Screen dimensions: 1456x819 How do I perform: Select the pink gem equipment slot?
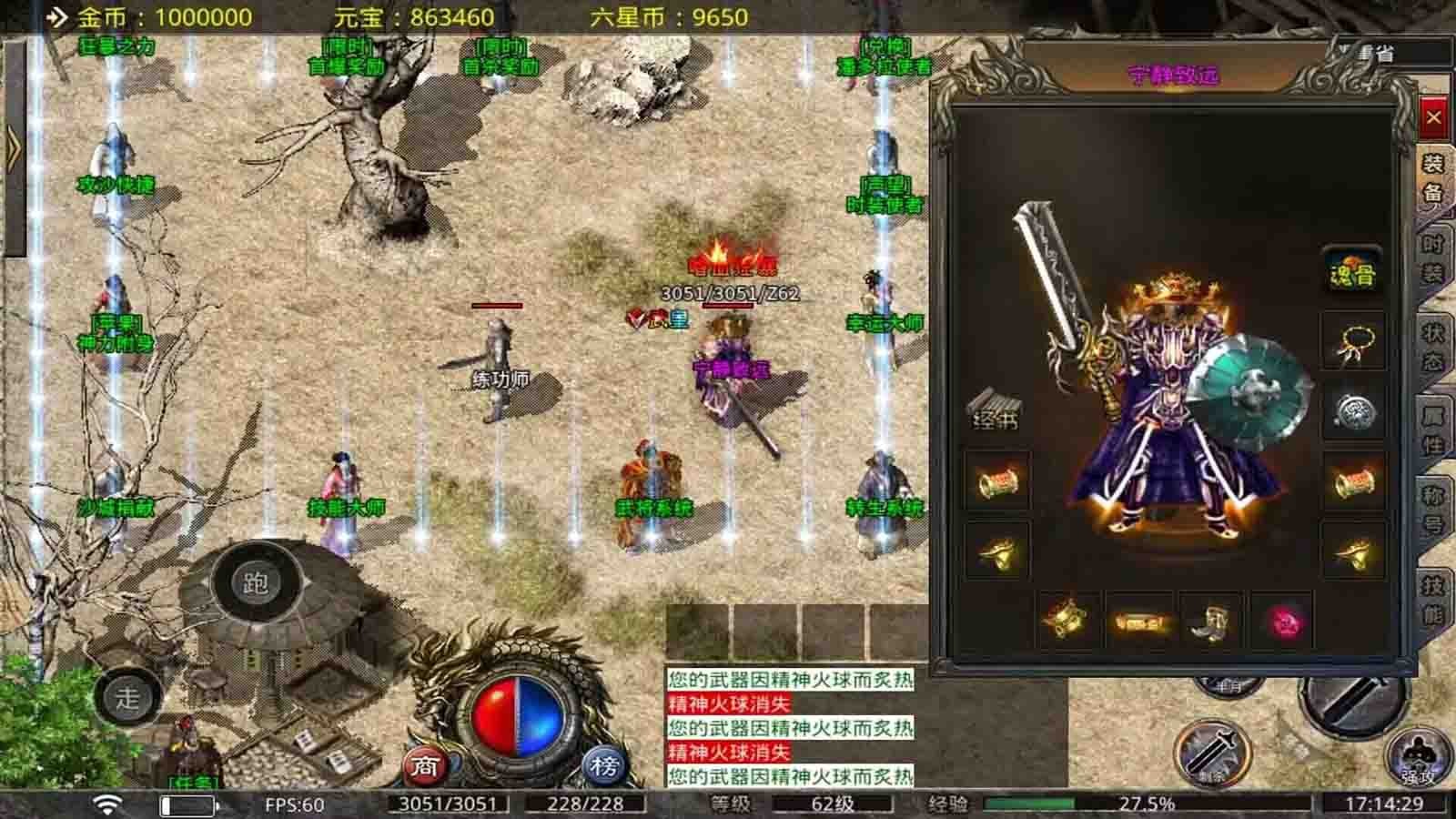(x=1281, y=623)
